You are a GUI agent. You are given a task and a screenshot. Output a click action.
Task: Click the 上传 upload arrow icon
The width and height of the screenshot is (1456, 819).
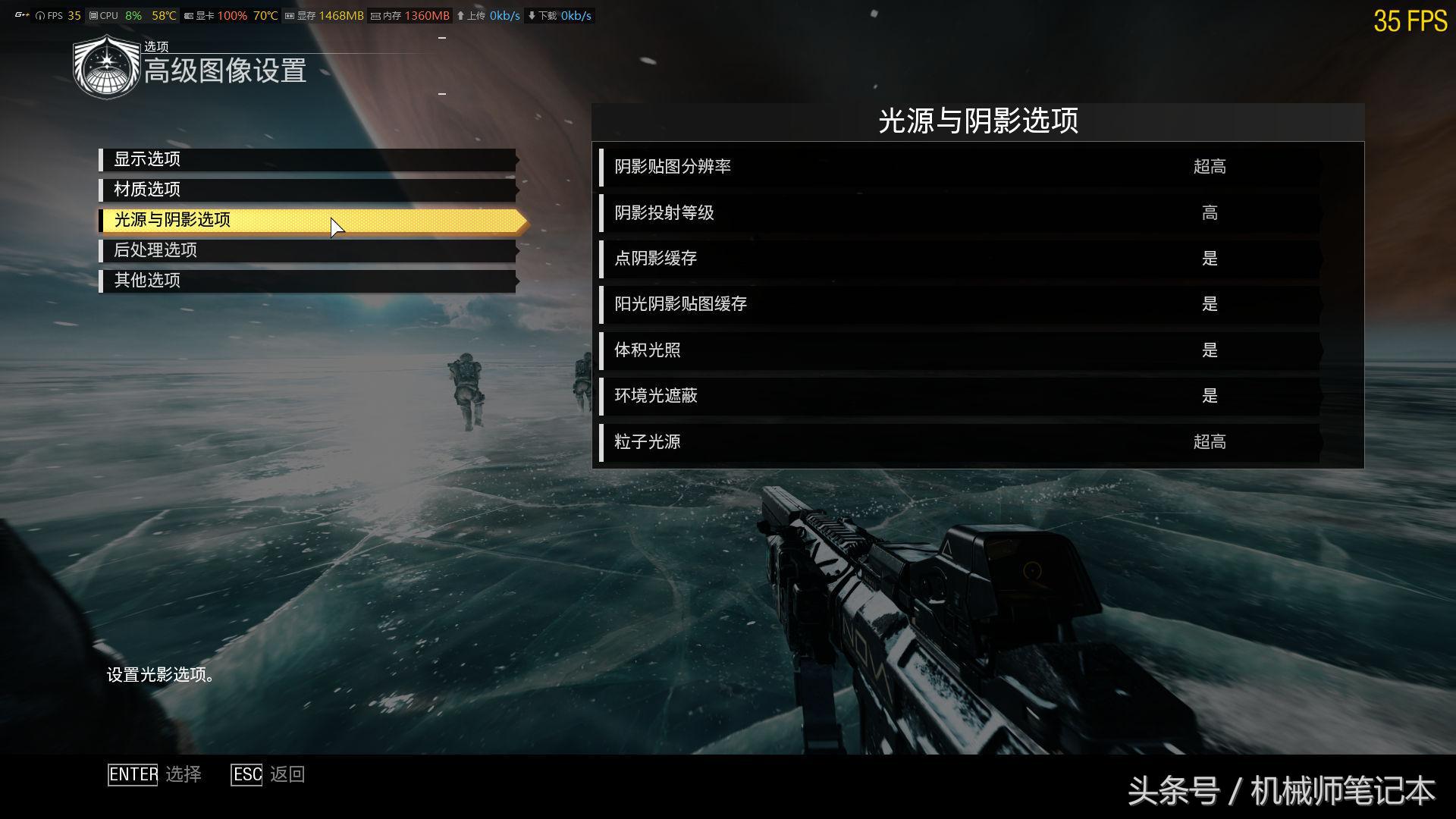(x=463, y=14)
